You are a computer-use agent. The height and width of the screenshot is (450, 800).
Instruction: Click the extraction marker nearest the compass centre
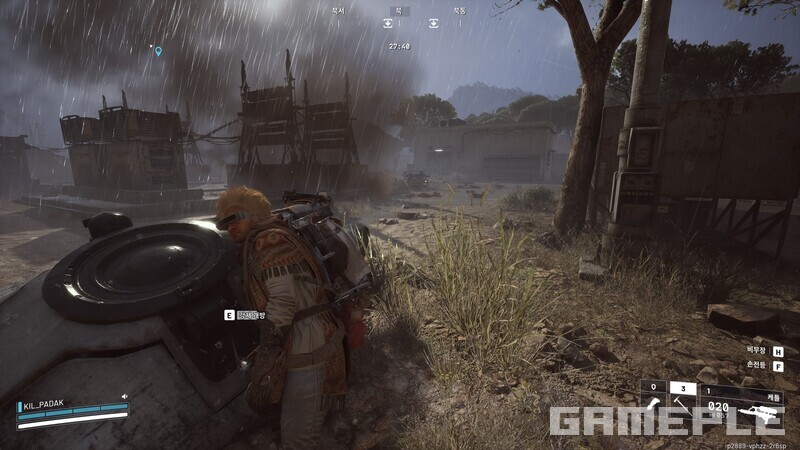click(388, 23)
